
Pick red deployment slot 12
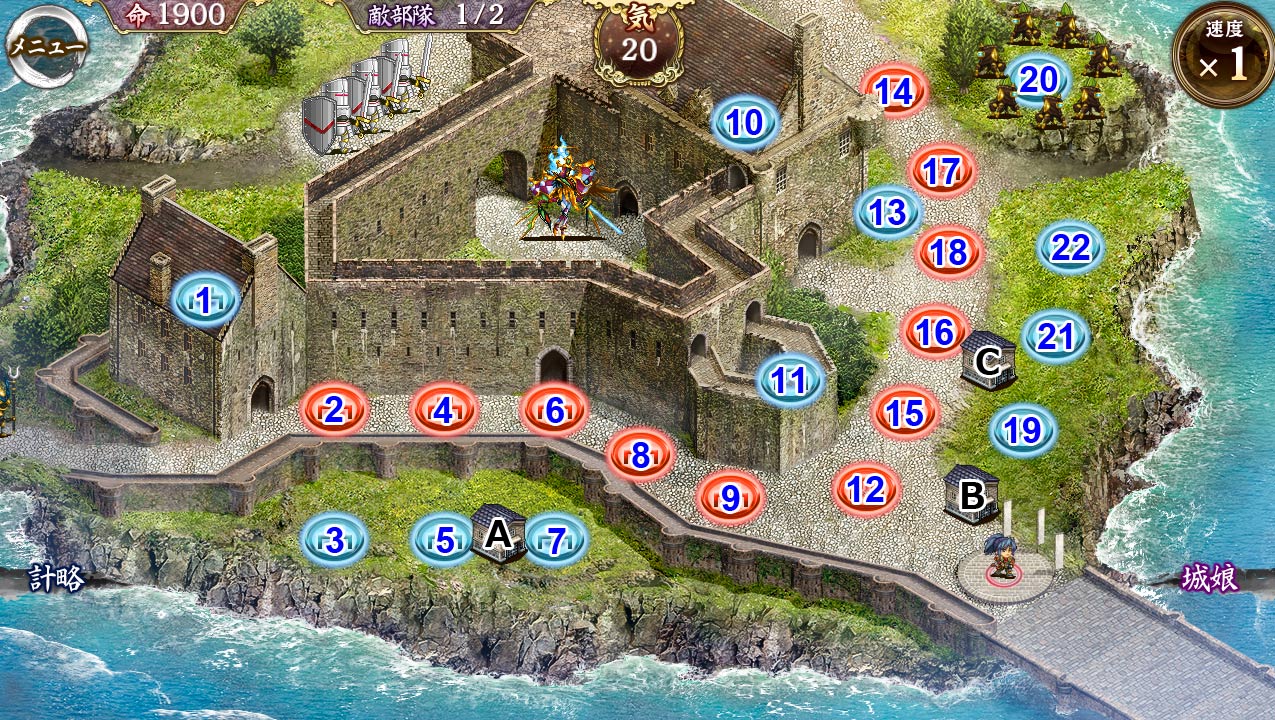[x=866, y=489]
